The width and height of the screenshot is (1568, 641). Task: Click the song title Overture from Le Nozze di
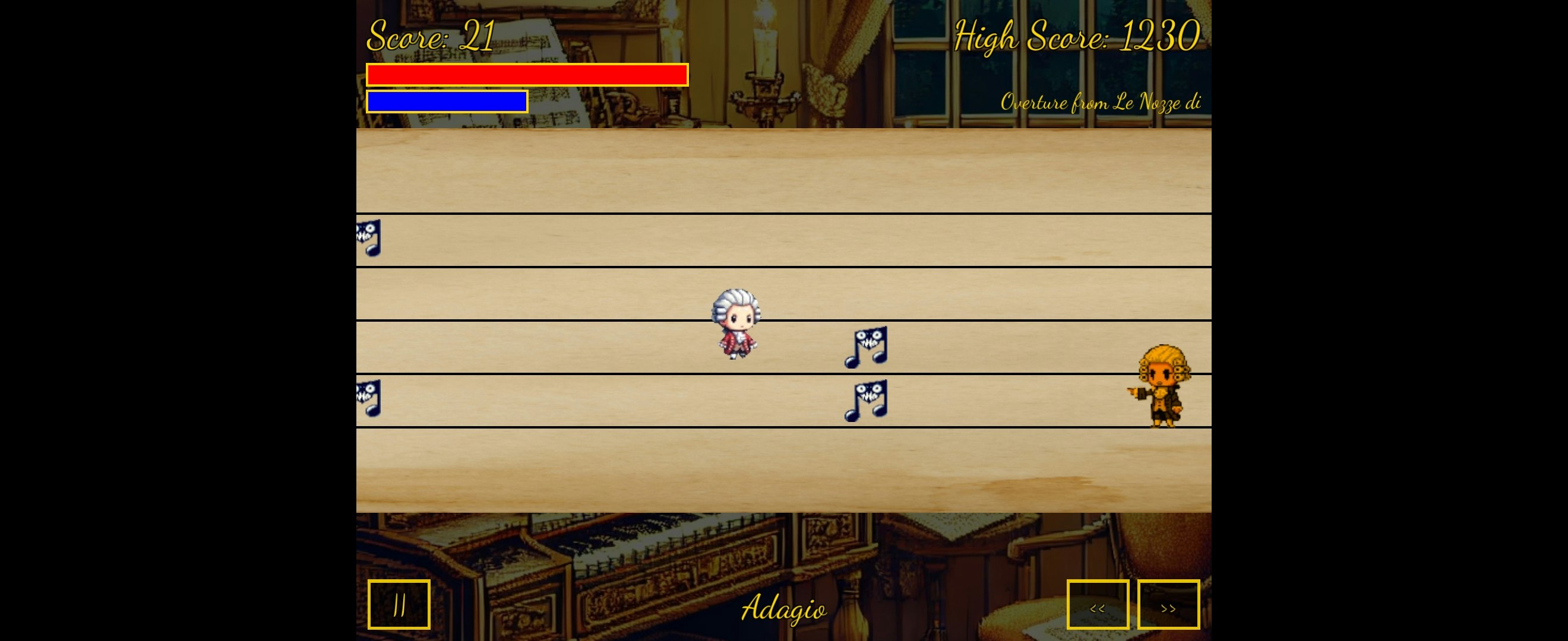(x=1102, y=102)
